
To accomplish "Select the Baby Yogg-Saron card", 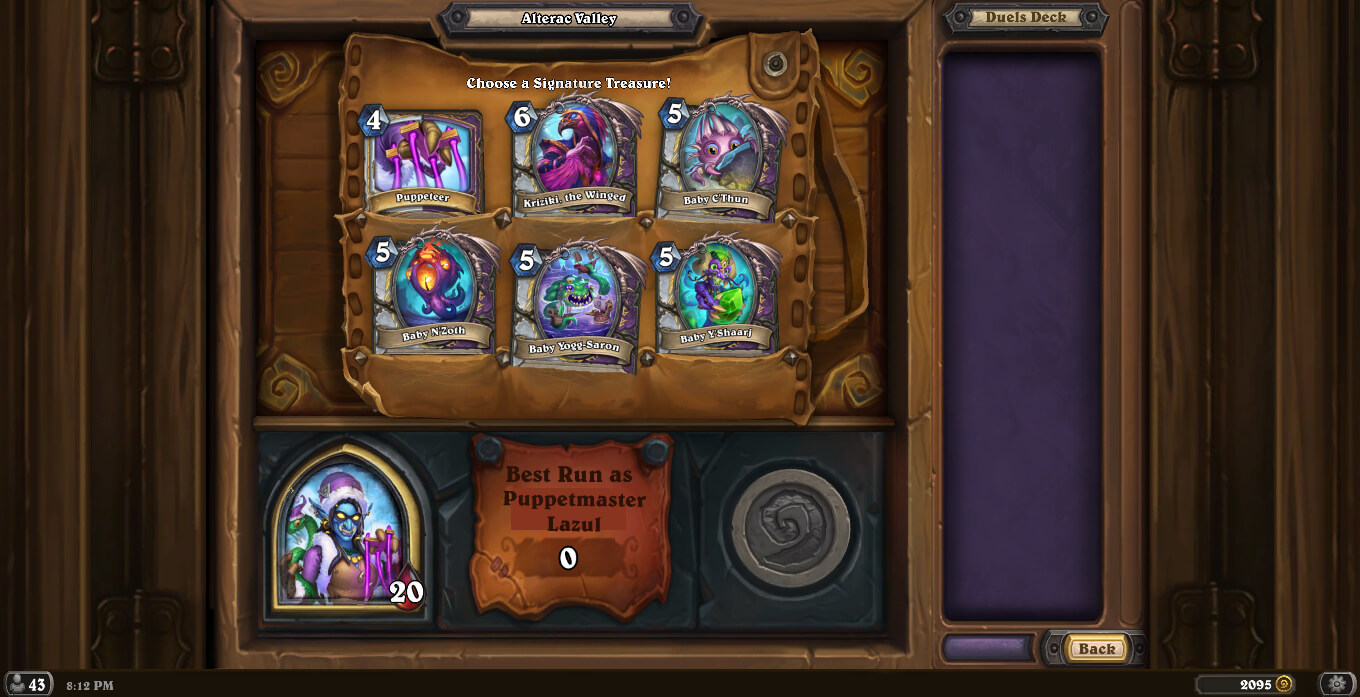I will pos(576,303).
